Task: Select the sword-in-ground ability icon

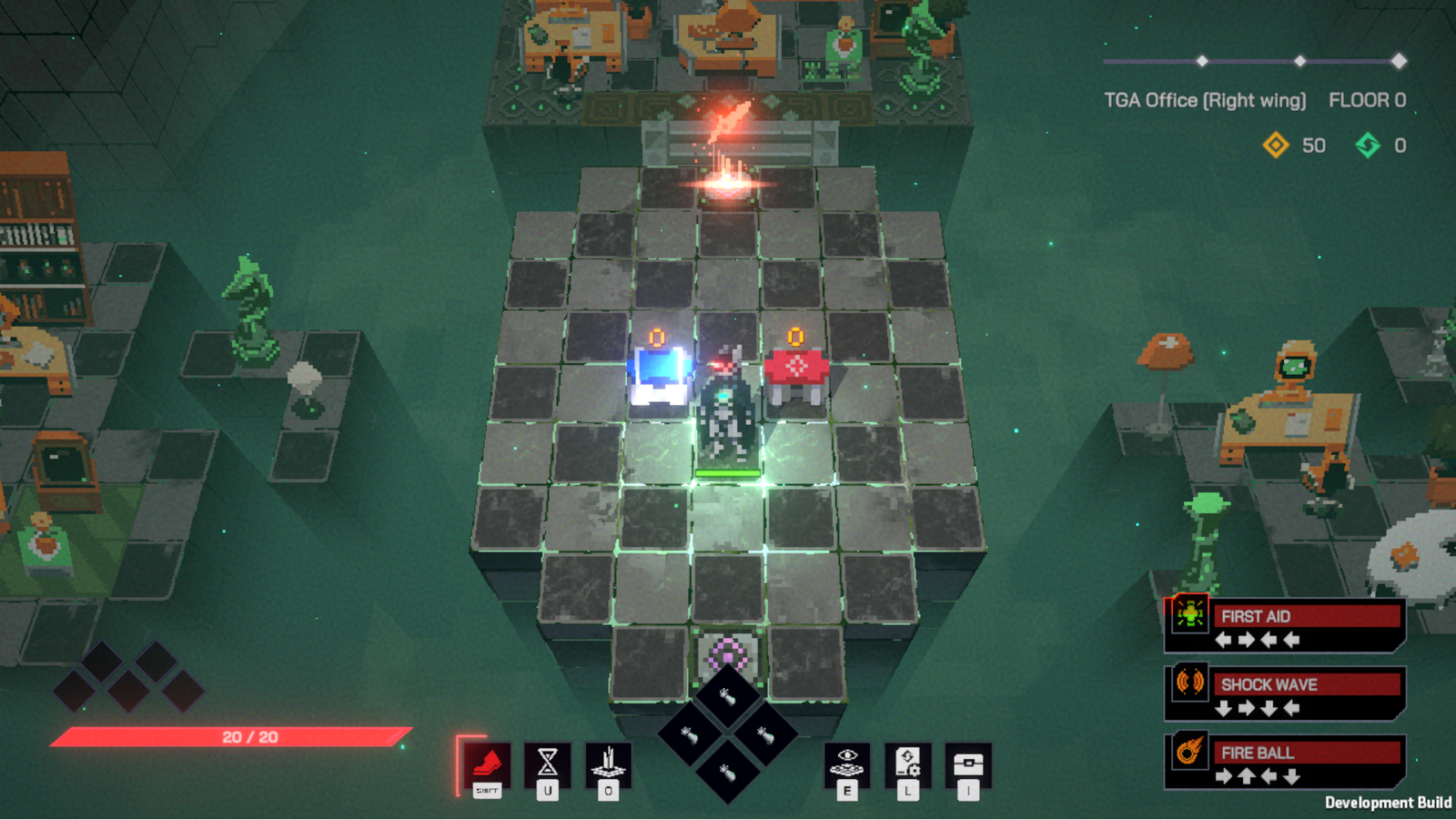Action: pyautogui.click(x=608, y=763)
